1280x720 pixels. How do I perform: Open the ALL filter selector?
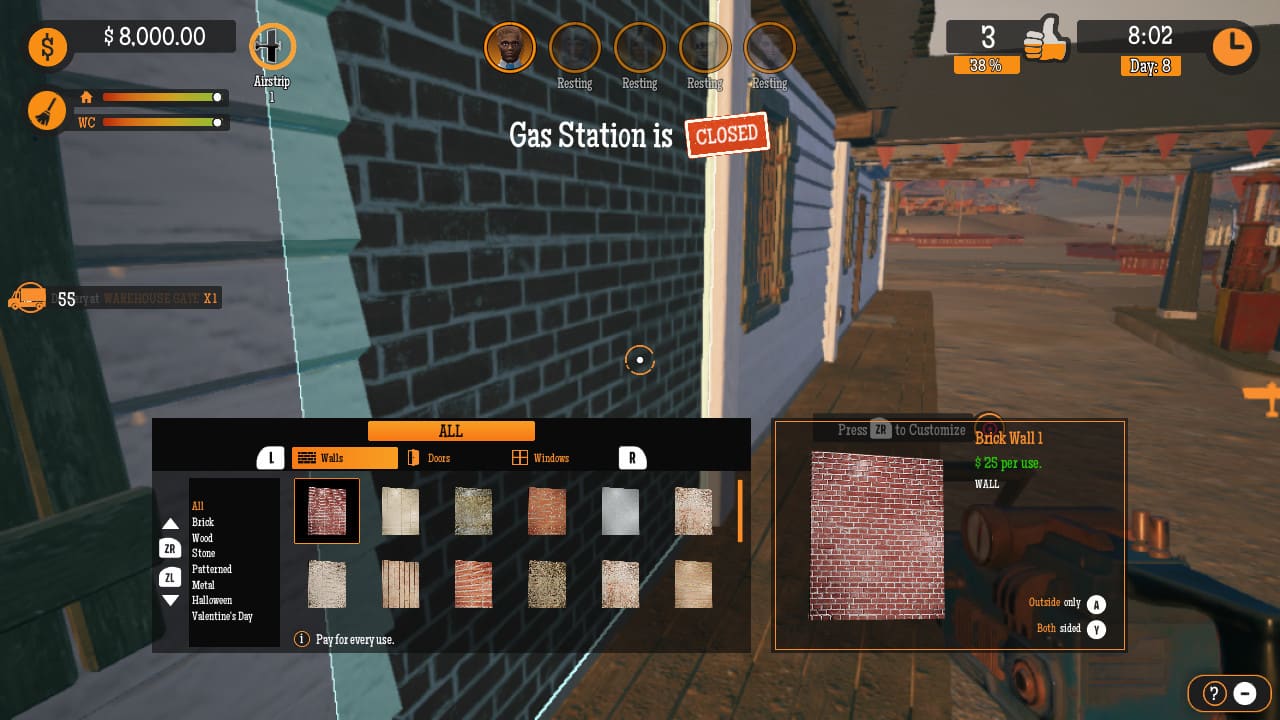[451, 430]
